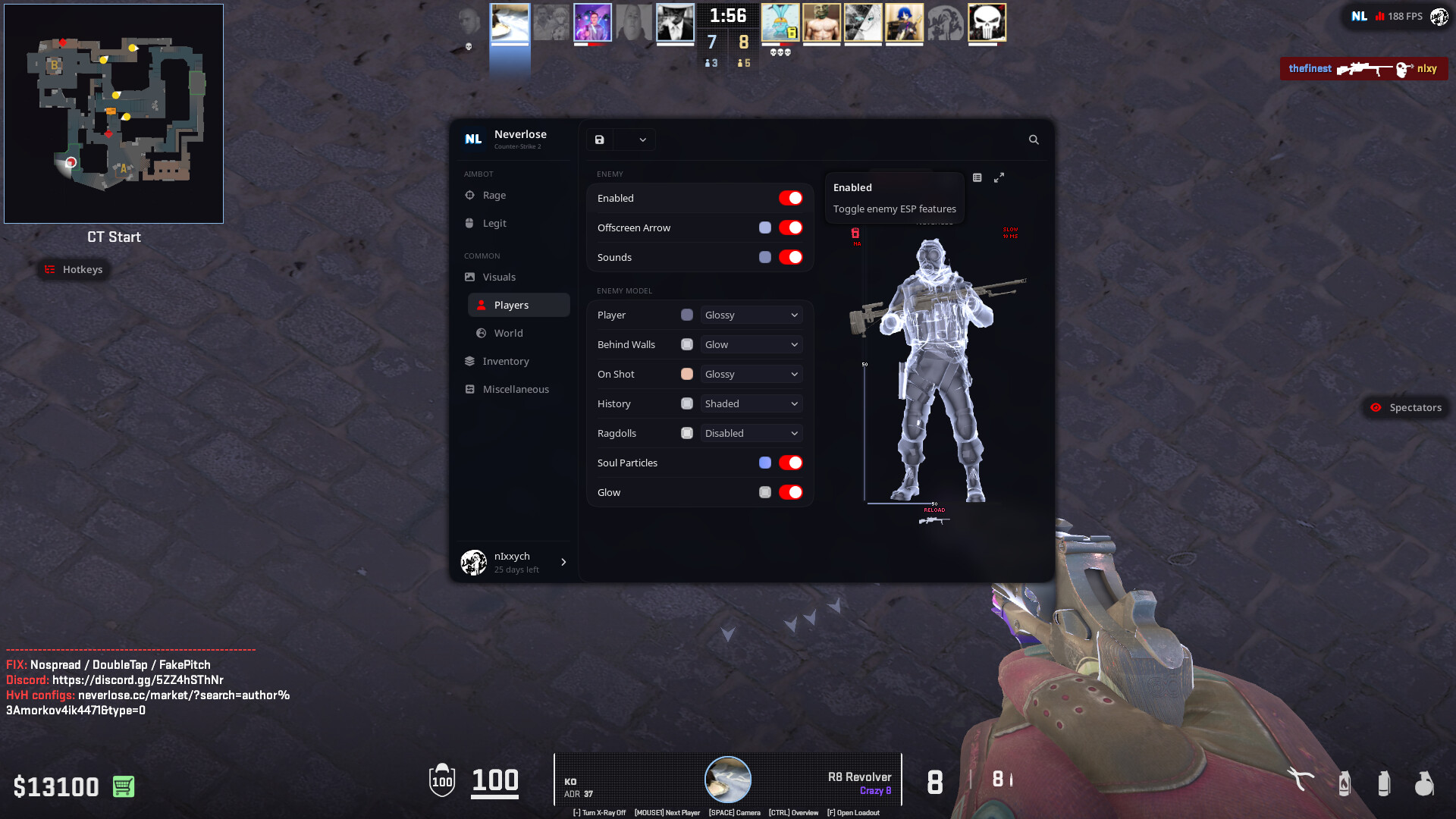Switch to the World visuals tab
Image resolution: width=1456 pixels, height=819 pixels.
click(x=508, y=333)
